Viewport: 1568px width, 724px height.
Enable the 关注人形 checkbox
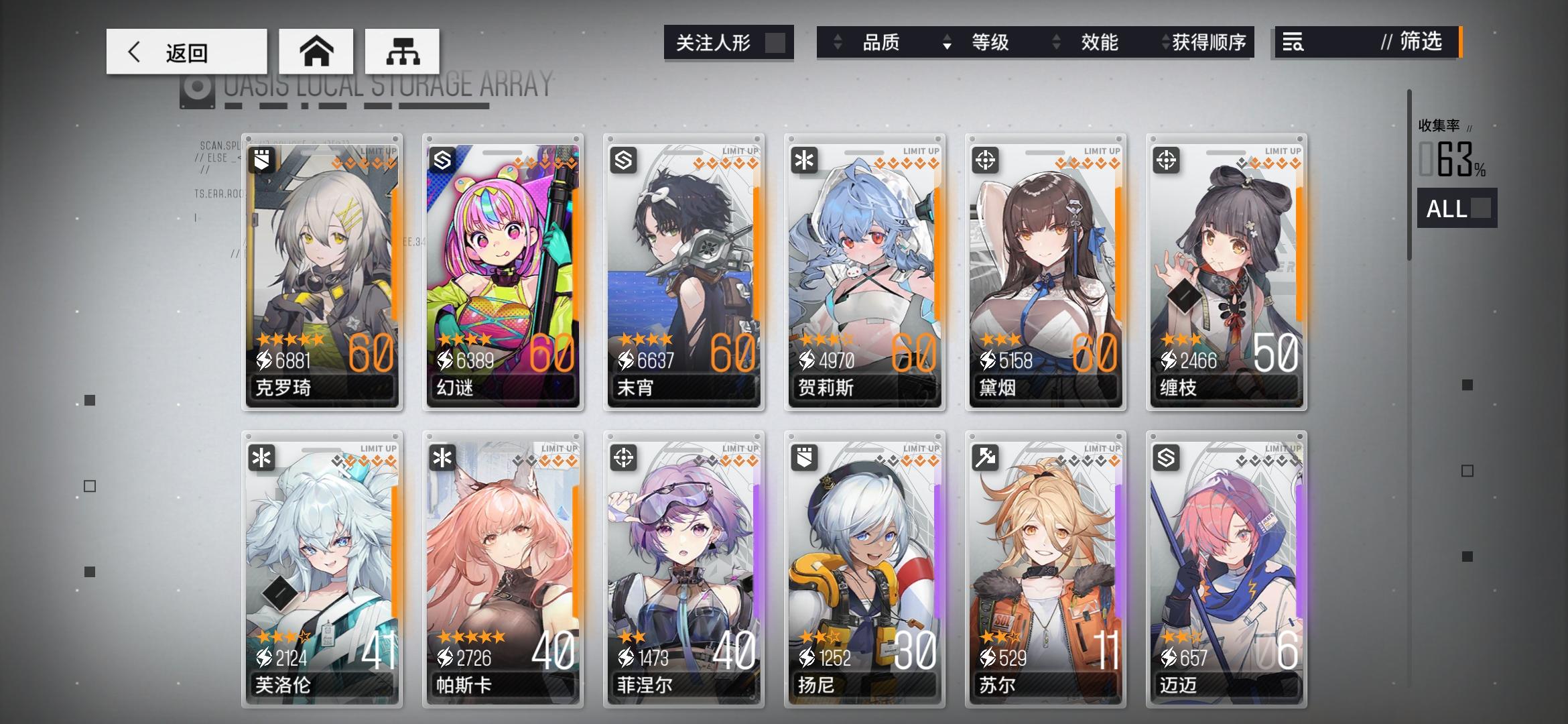(777, 42)
